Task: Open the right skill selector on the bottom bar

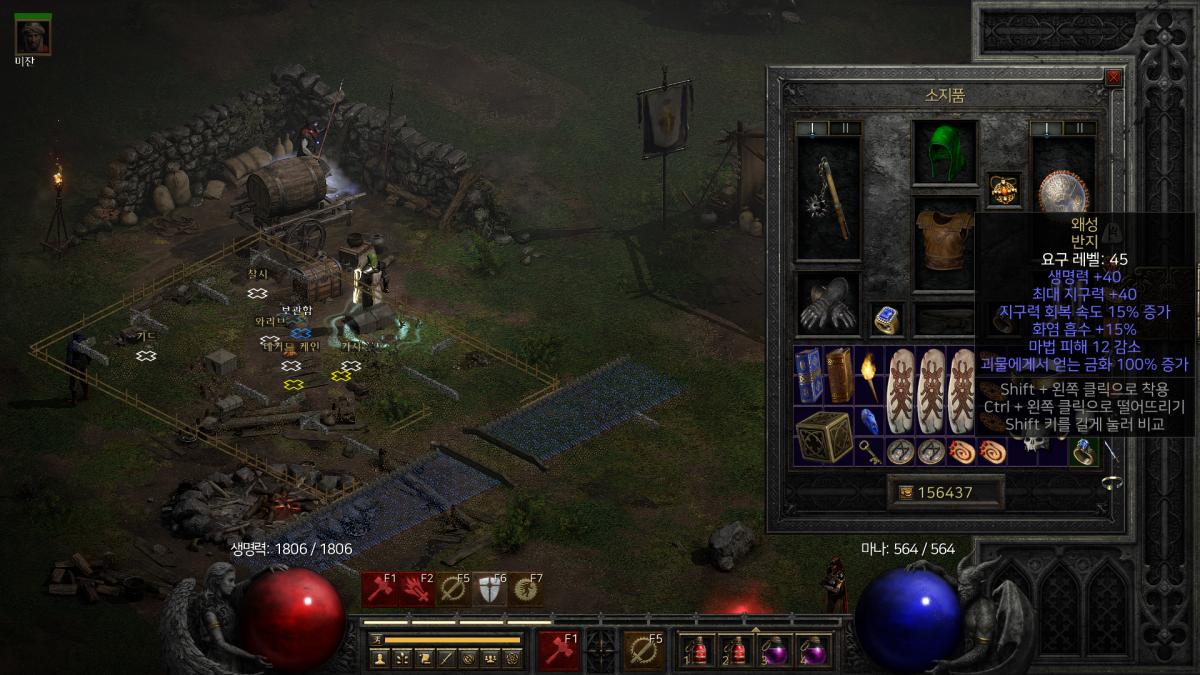Action: click(x=644, y=651)
